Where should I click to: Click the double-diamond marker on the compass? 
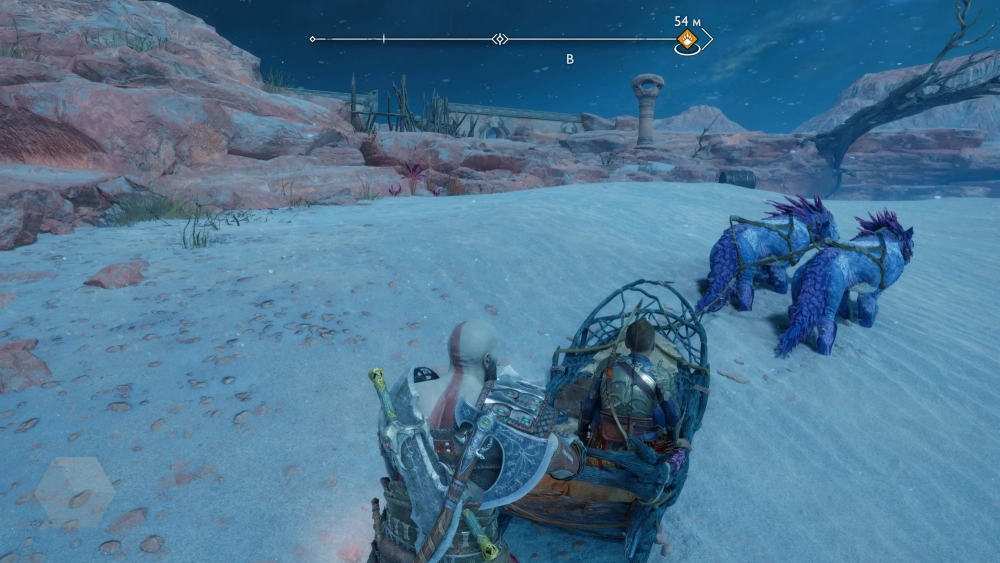[500, 39]
